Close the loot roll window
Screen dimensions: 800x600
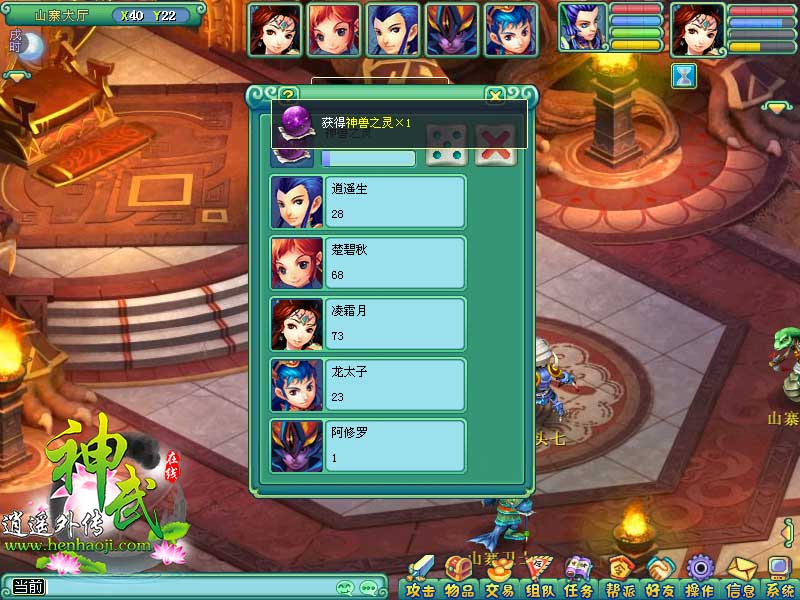494,96
